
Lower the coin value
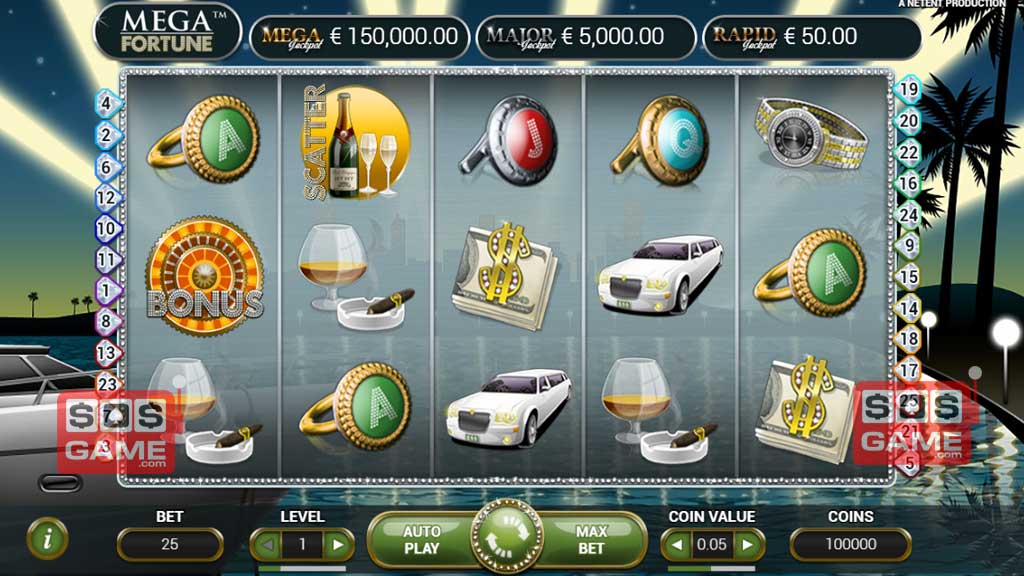click(x=676, y=545)
